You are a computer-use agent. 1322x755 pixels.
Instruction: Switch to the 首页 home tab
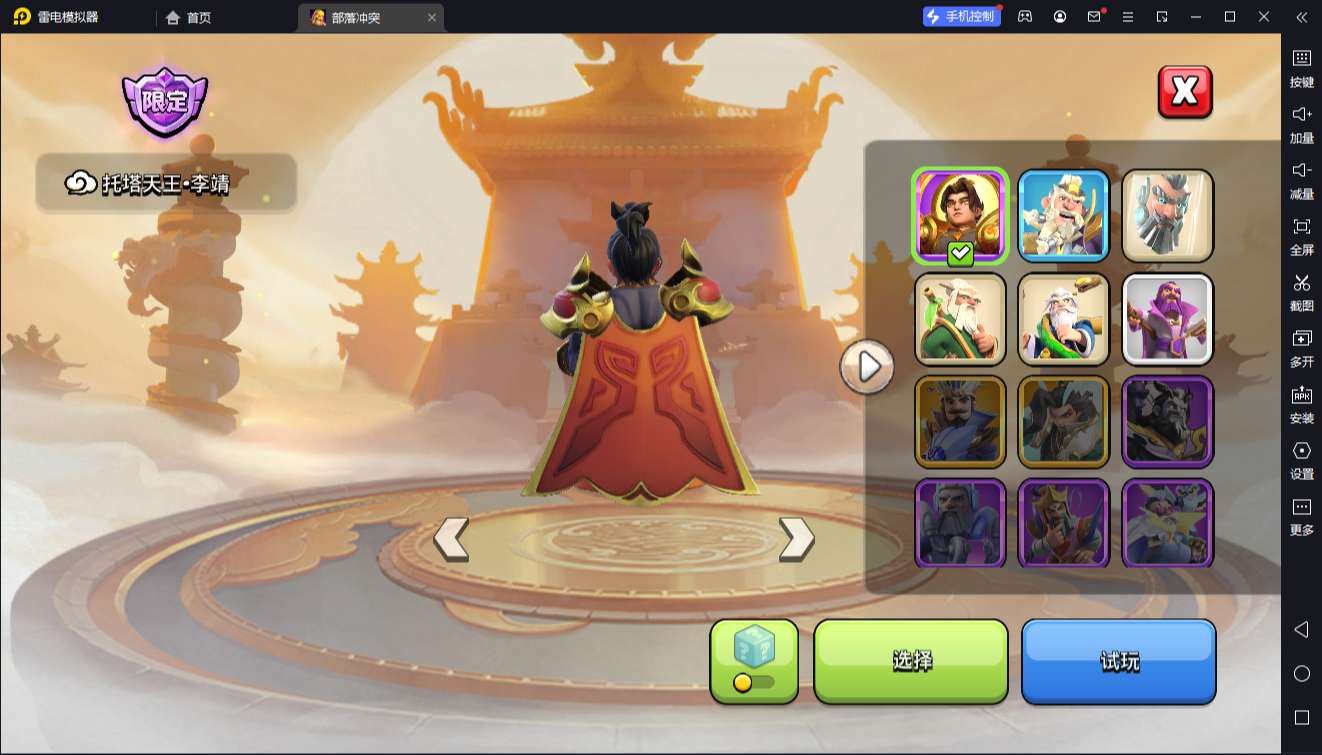point(189,17)
